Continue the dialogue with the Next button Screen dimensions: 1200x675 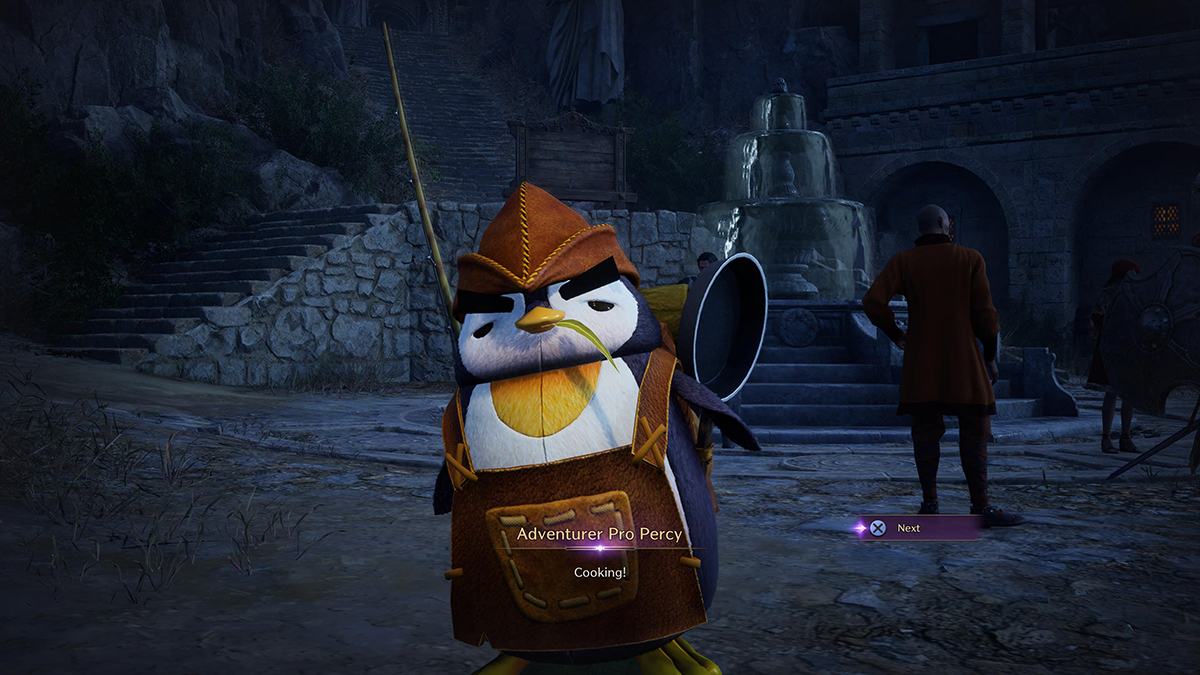point(906,528)
